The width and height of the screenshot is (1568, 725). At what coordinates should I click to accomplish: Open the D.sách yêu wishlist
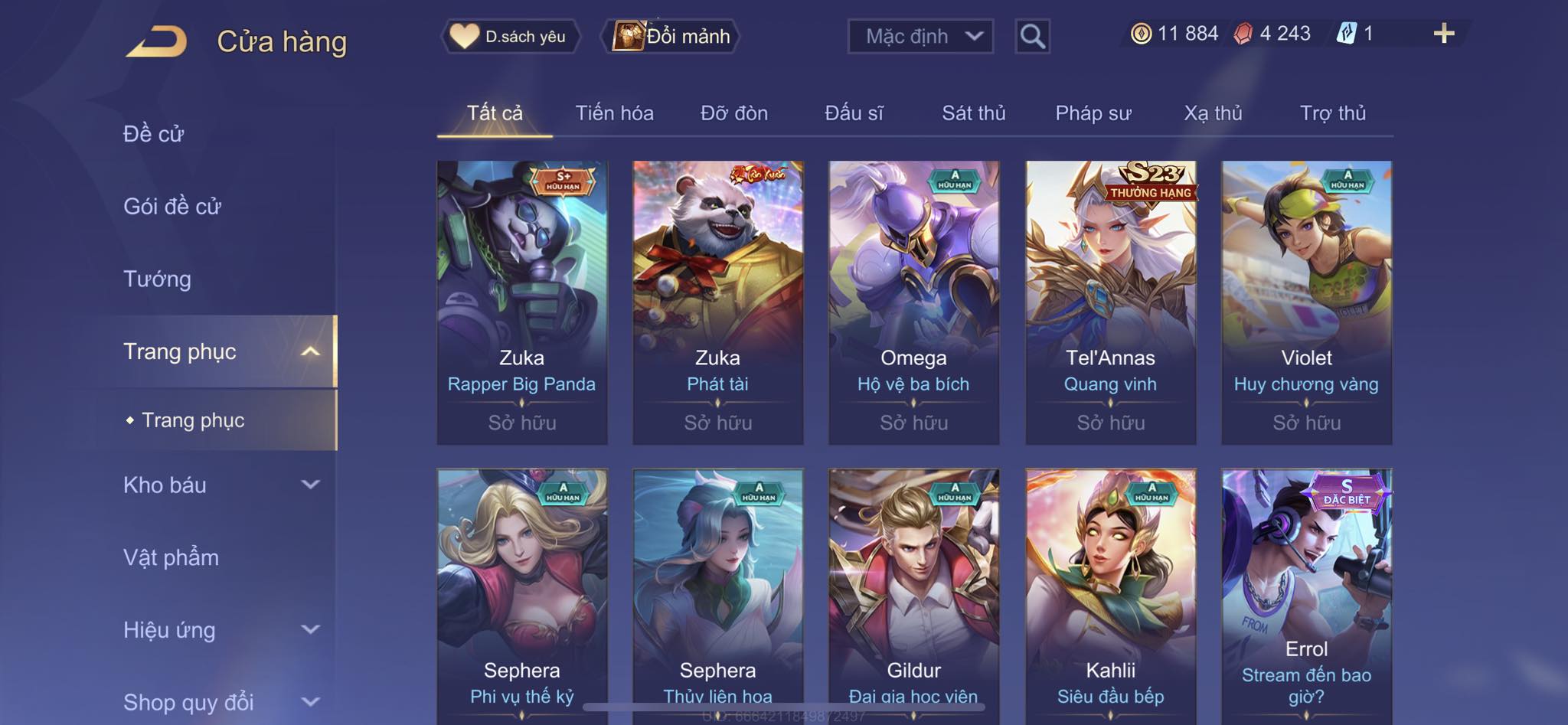pos(509,36)
